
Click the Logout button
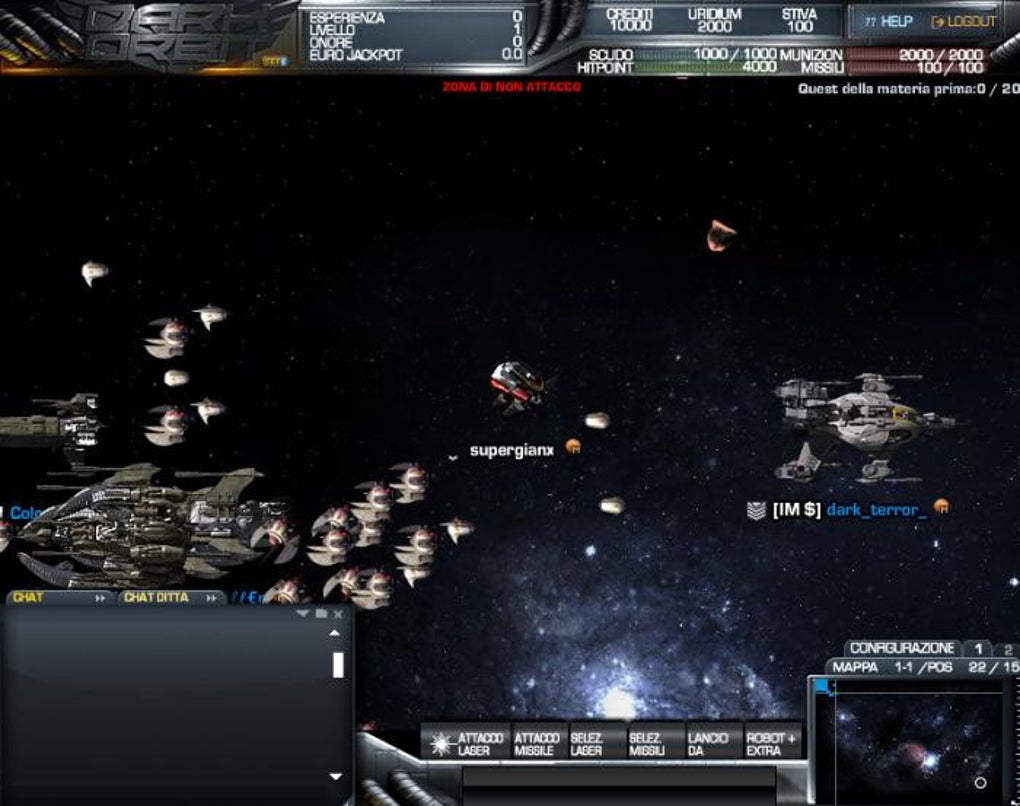click(963, 21)
